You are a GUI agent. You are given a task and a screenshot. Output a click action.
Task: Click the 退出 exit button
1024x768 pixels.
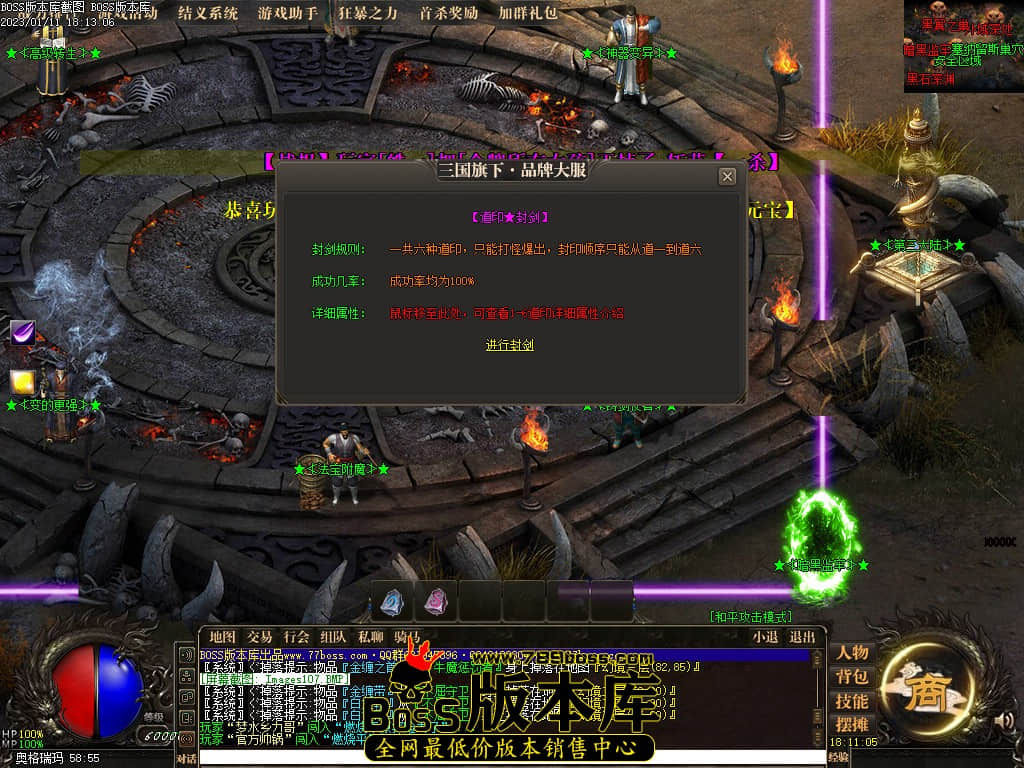pos(802,637)
